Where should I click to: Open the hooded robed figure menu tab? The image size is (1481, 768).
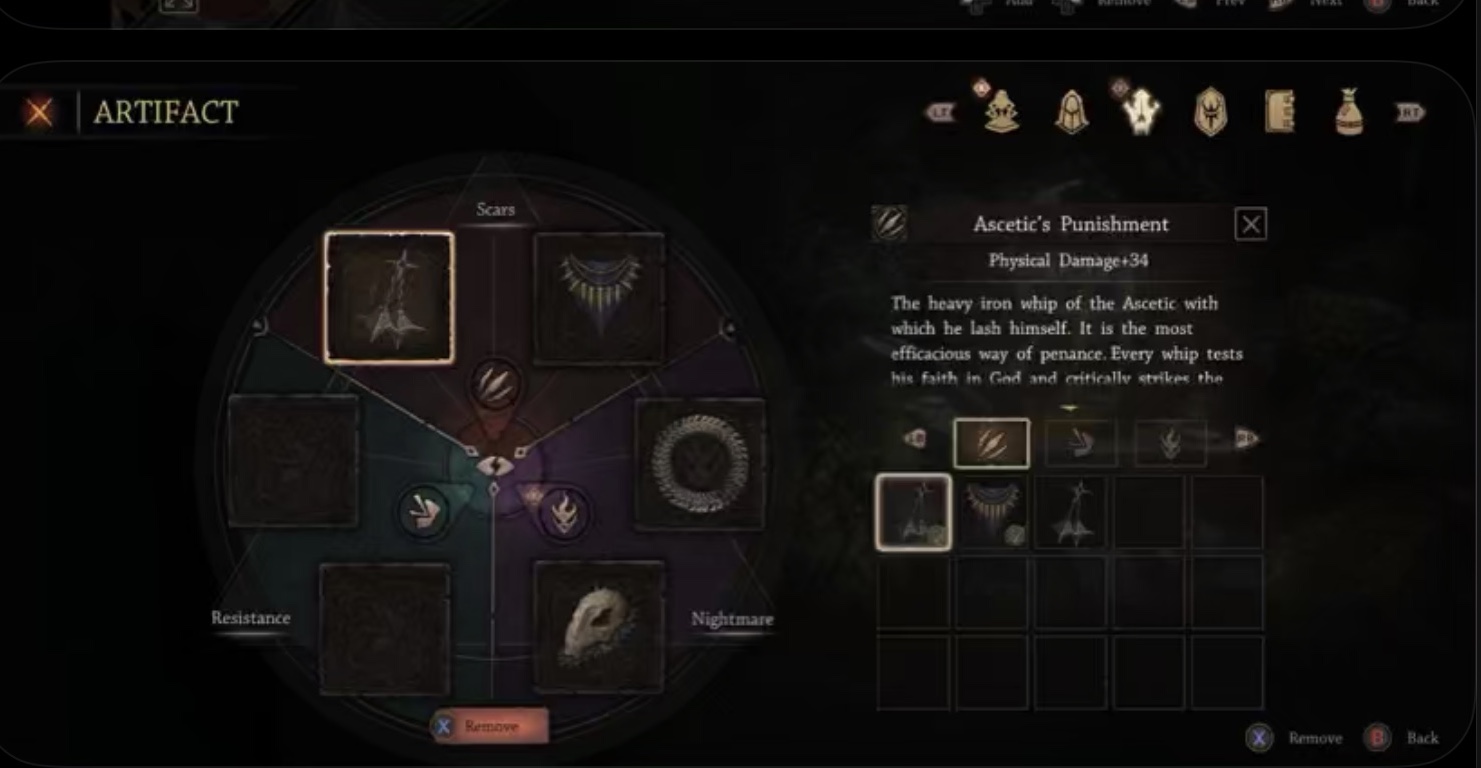click(x=1002, y=112)
